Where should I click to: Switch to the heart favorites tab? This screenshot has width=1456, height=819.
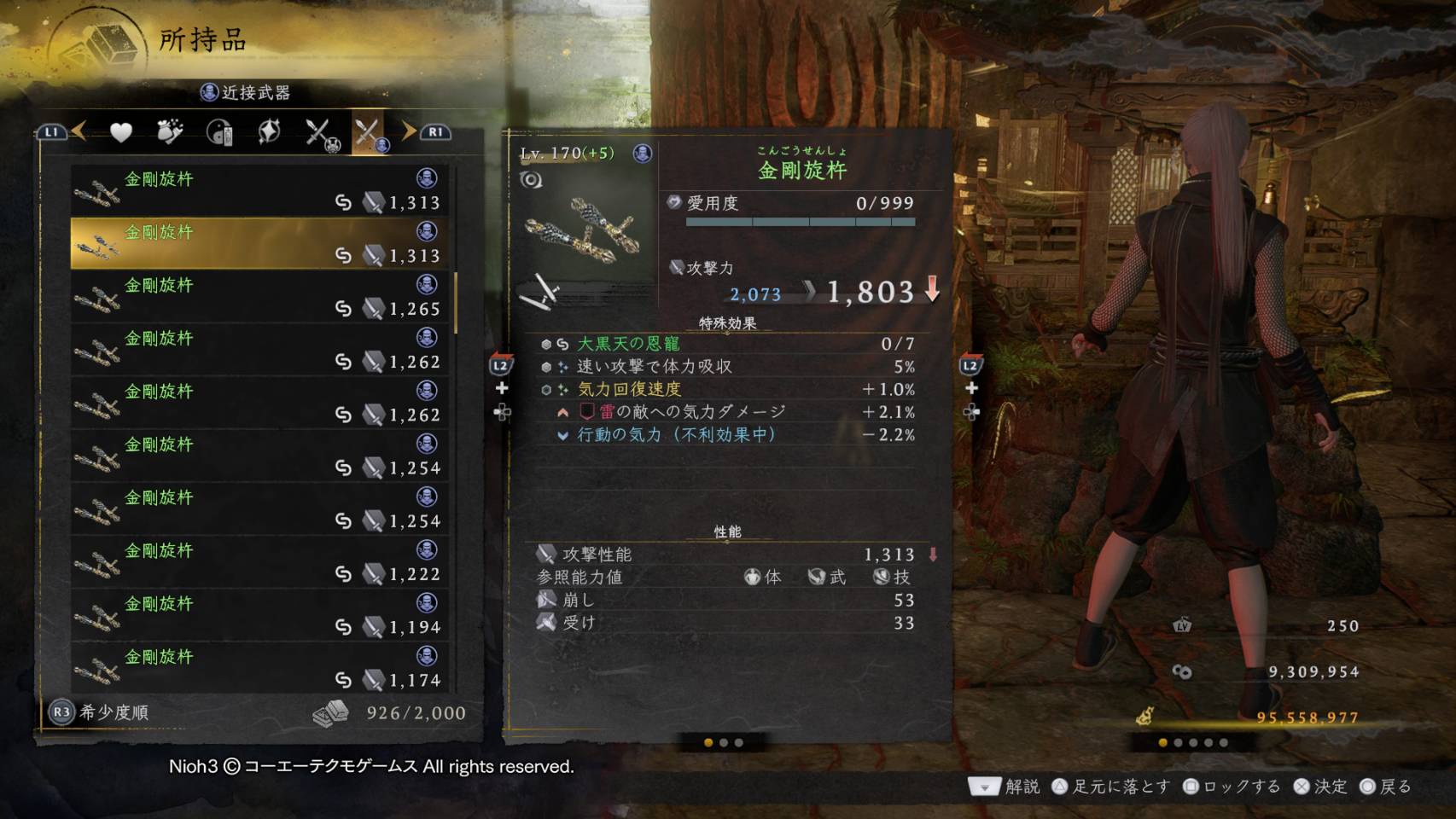click(121, 132)
